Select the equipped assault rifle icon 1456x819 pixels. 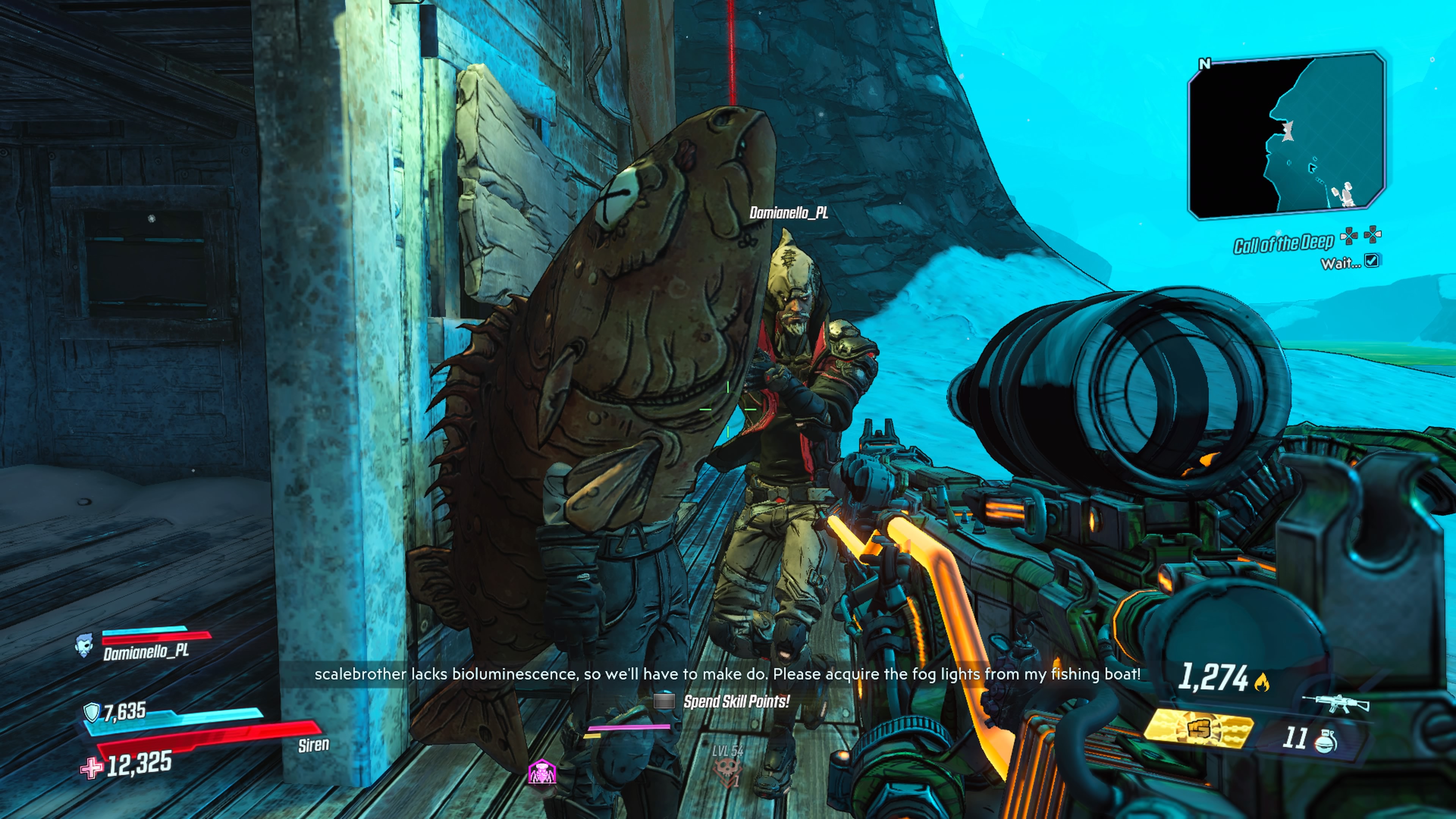point(1335,704)
